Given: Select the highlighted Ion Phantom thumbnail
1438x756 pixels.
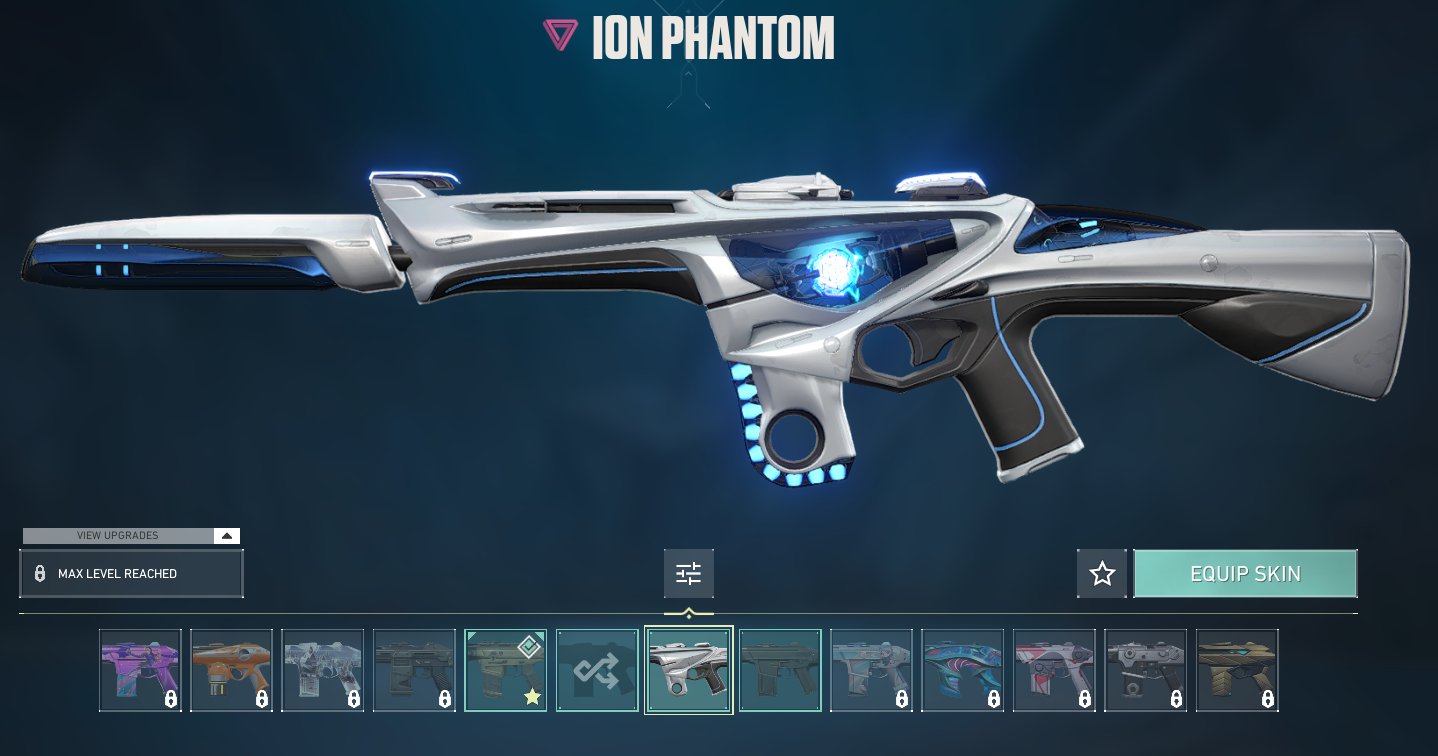Looking at the screenshot, I should [688, 668].
